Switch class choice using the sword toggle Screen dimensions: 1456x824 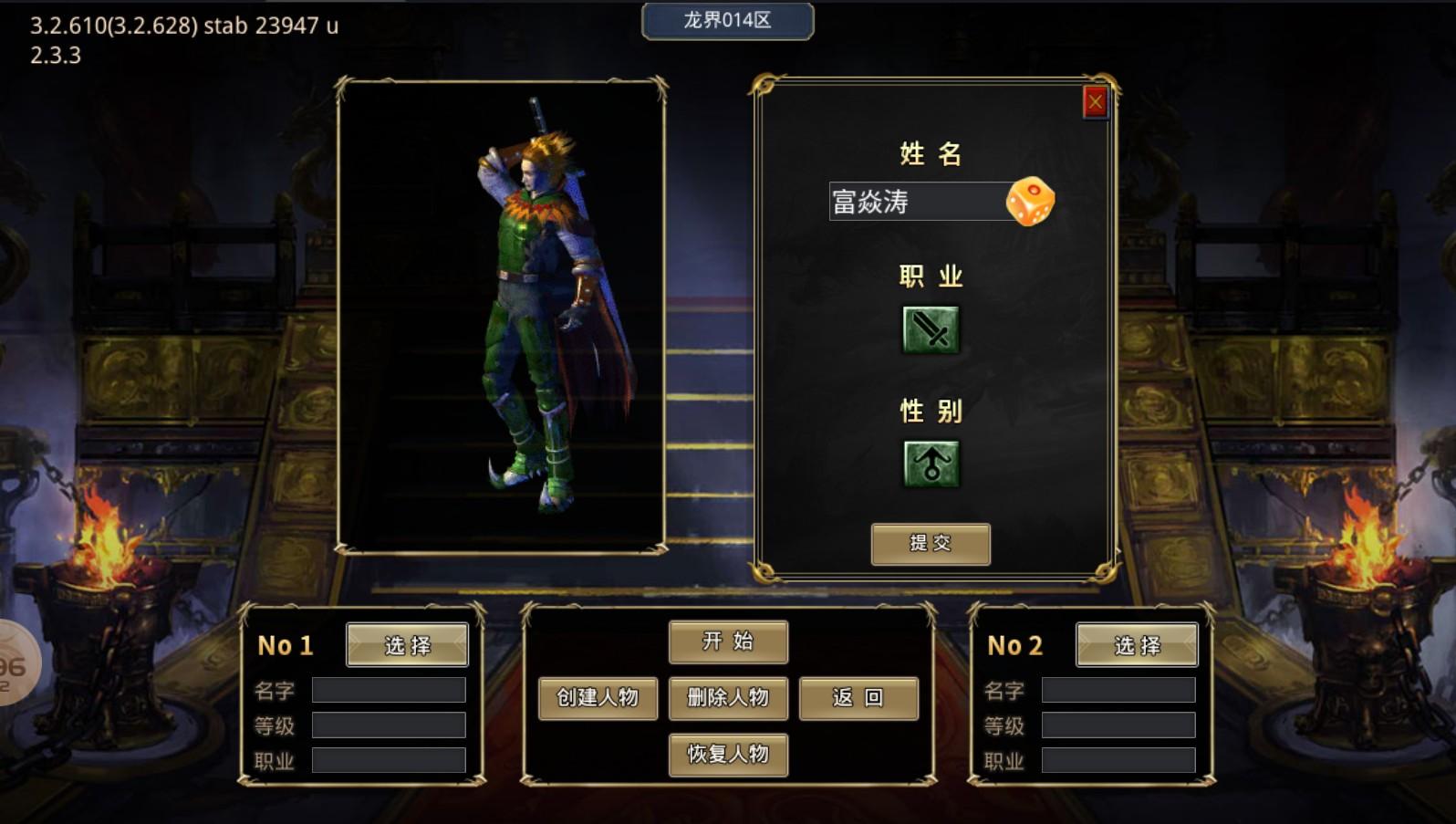[930, 329]
